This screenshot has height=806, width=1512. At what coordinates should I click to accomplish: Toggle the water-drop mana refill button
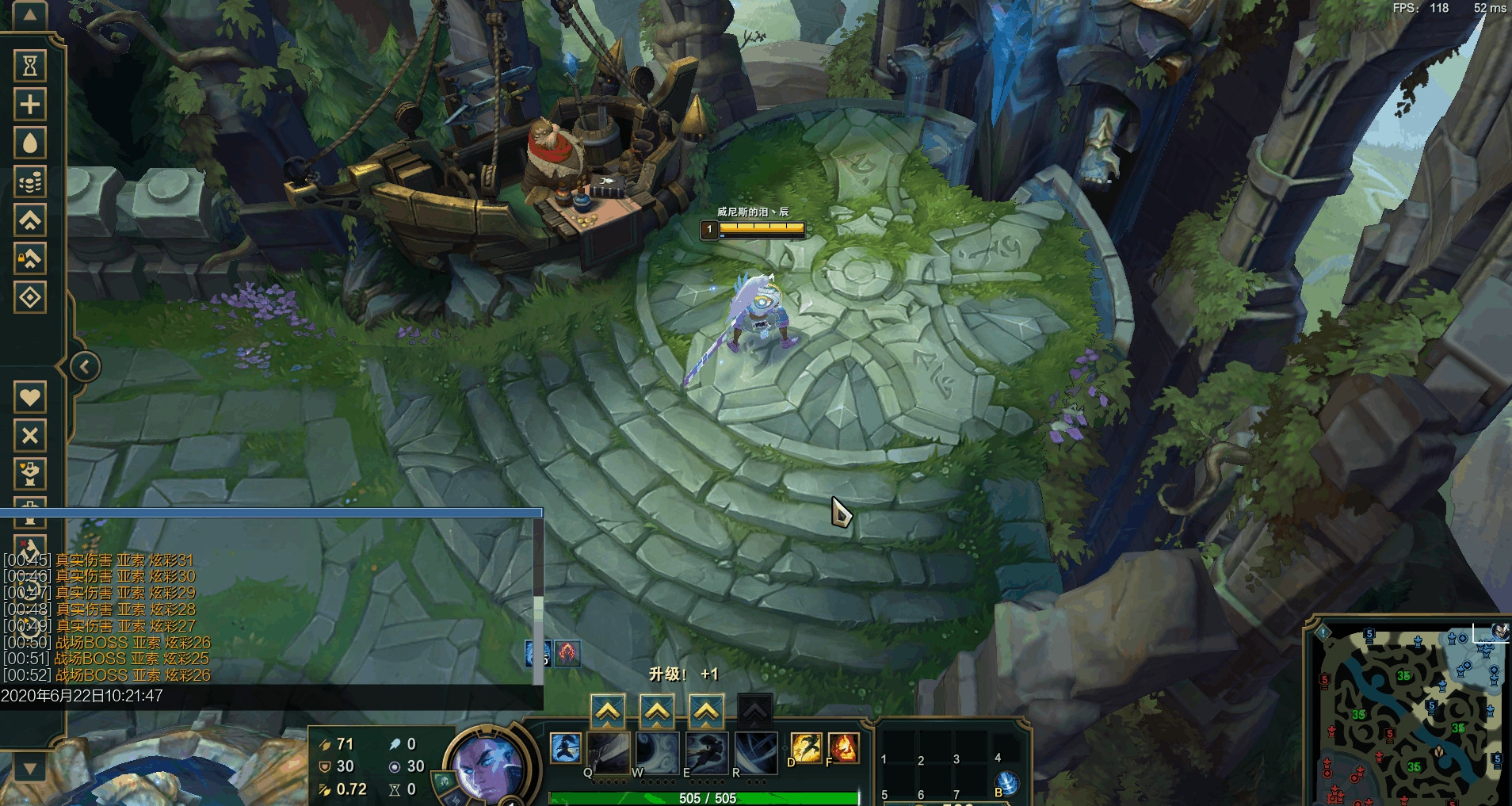click(x=30, y=143)
